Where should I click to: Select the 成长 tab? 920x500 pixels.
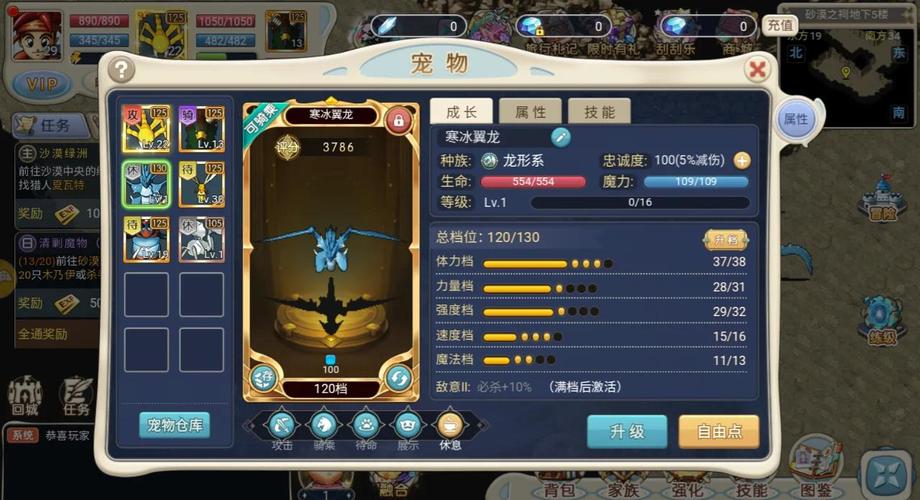click(461, 111)
